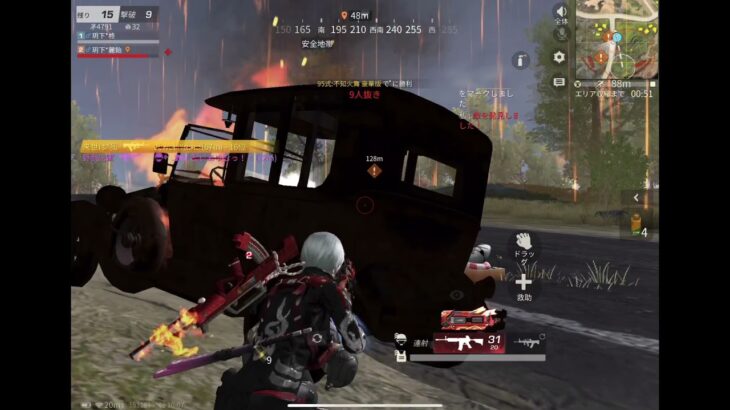Open the minimap

pyautogui.click(x=616, y=36)
